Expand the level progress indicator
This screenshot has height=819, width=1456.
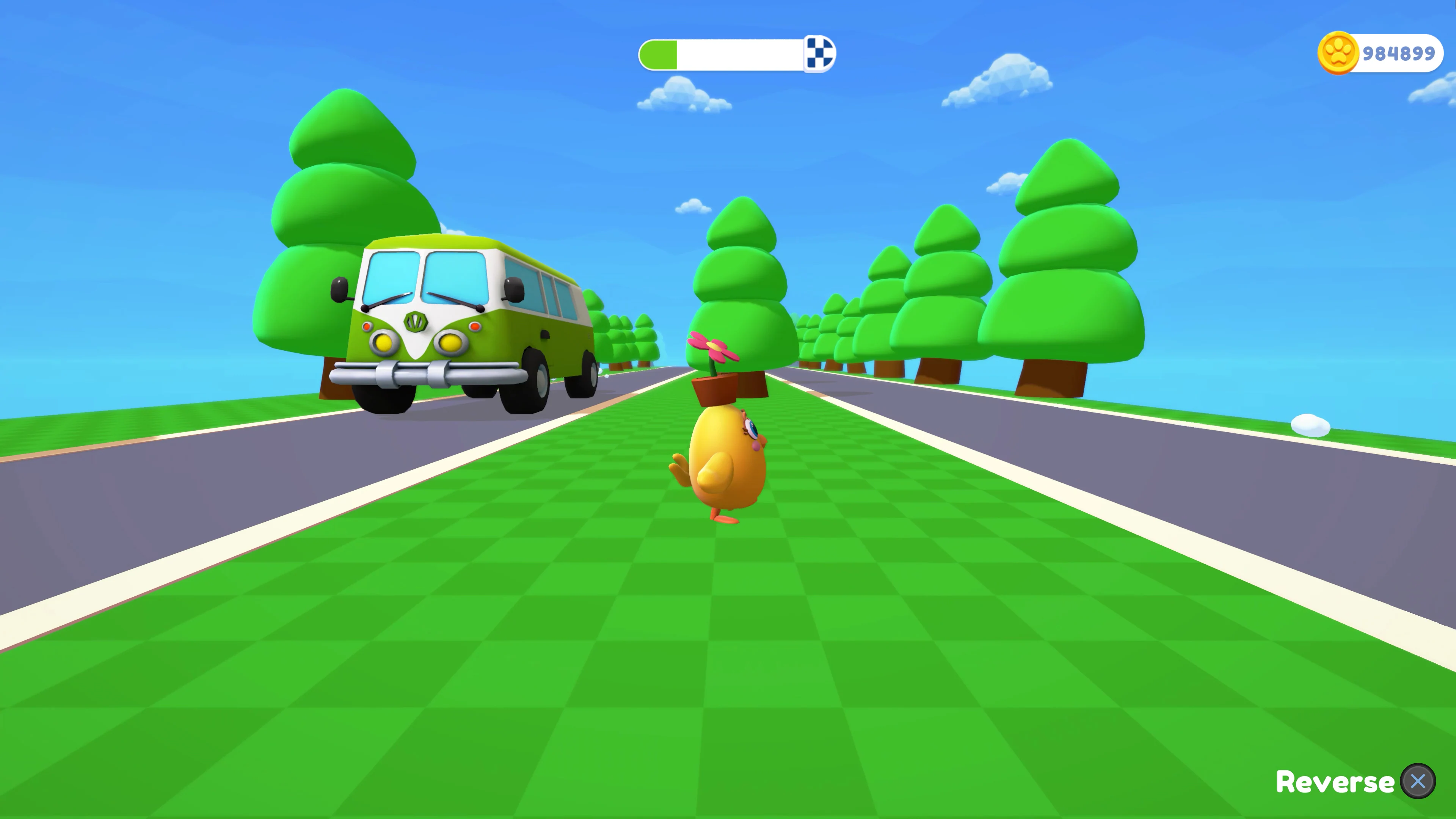tap(735, 54)
